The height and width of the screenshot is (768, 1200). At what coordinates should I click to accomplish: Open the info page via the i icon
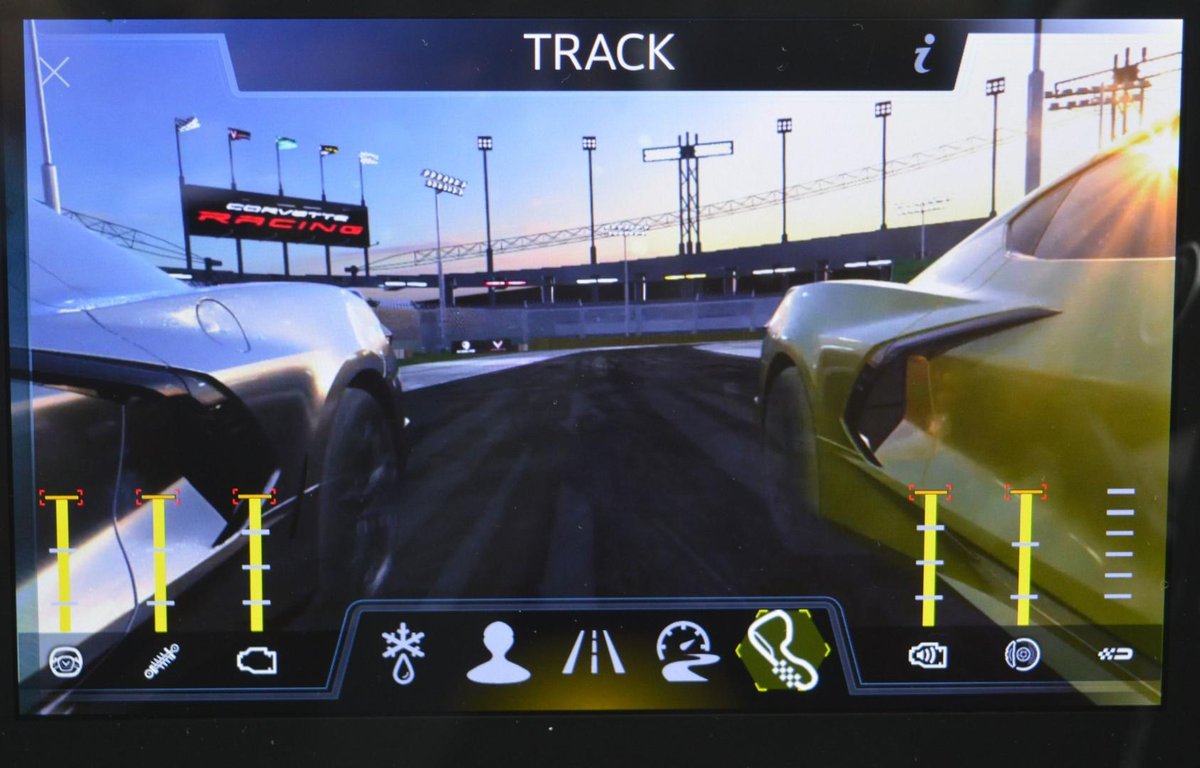923,53
